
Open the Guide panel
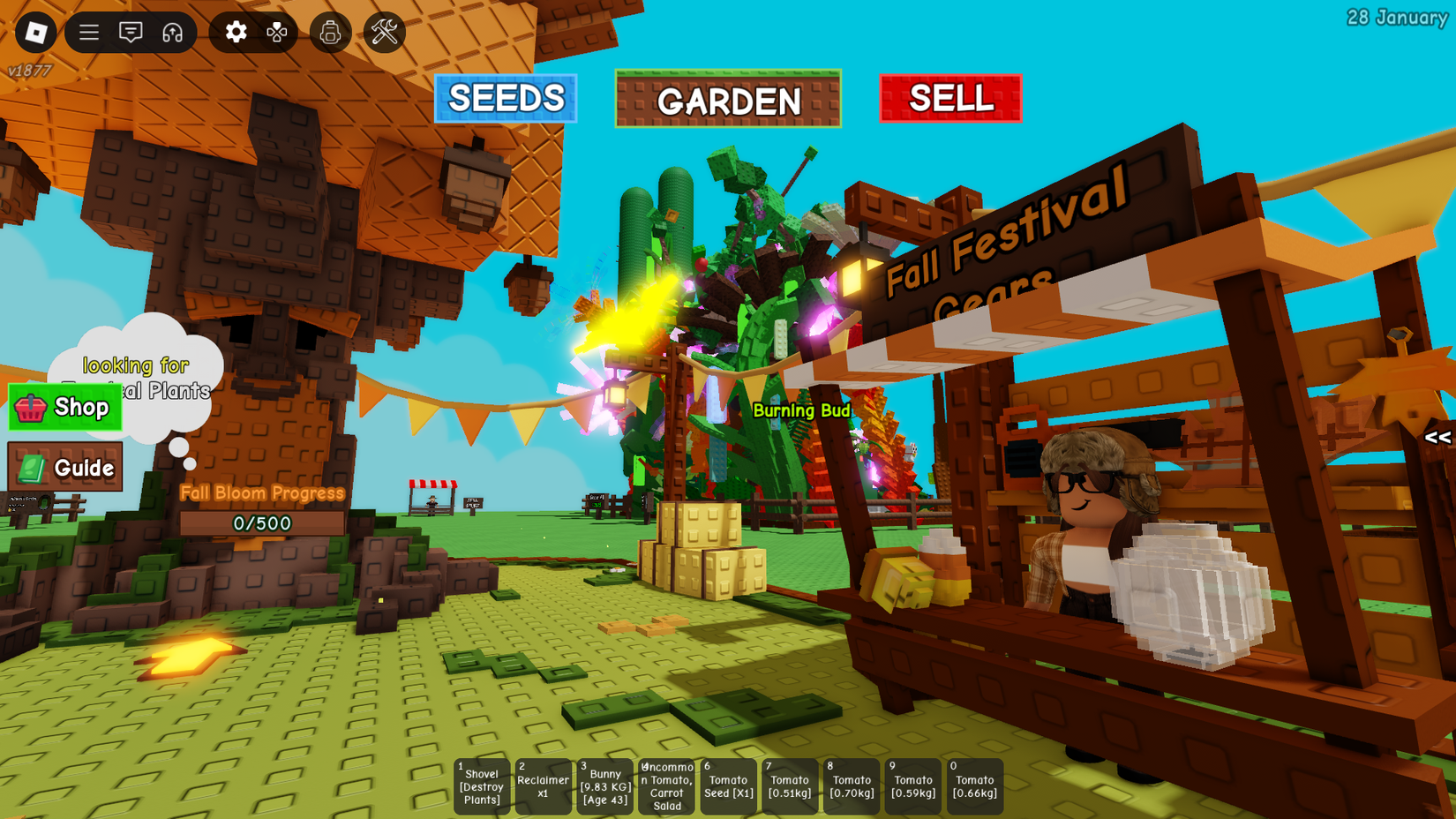66,468
